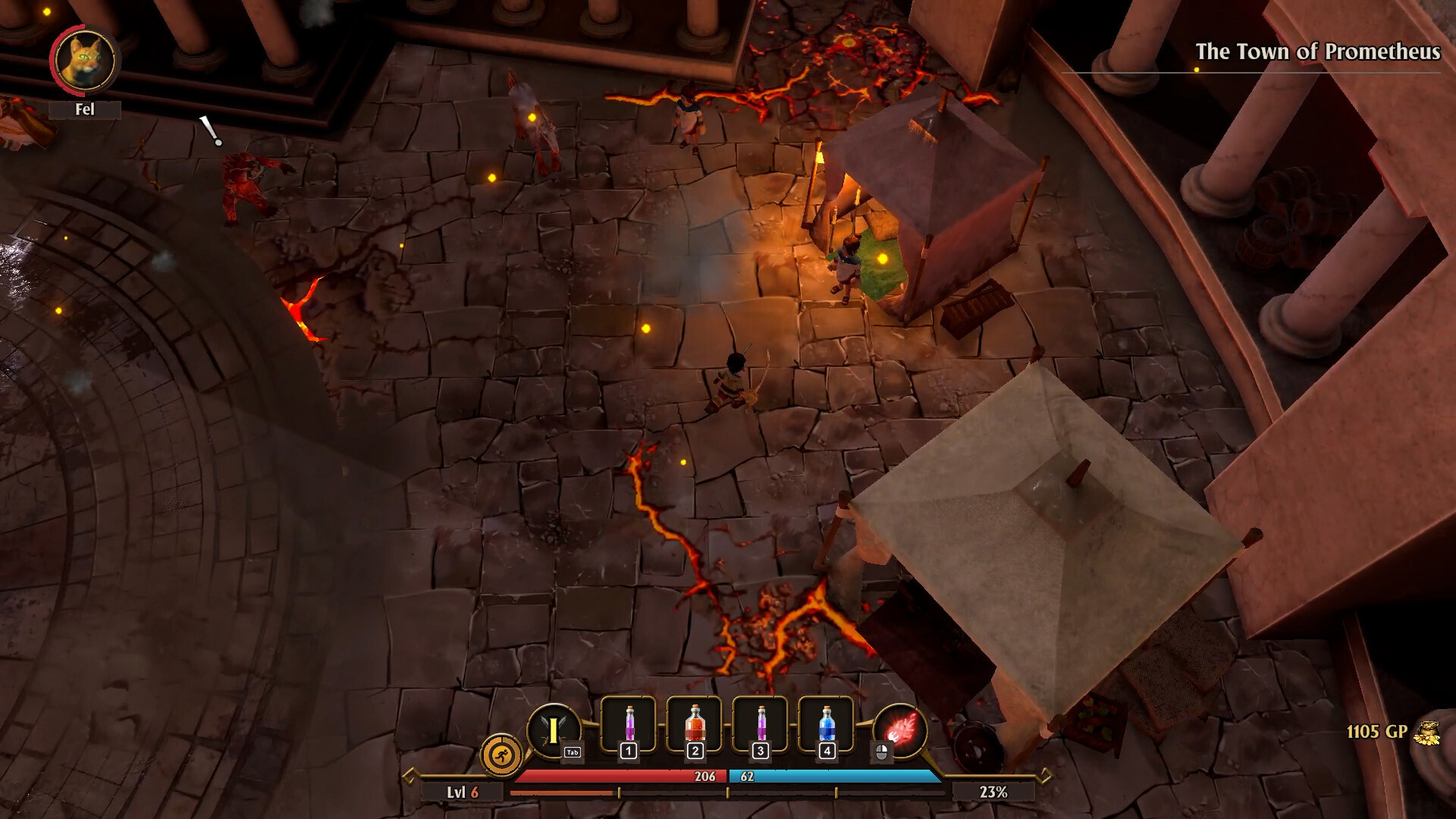Activate the orange sprint runner icon
The image size is (1456, 819).
501,755
